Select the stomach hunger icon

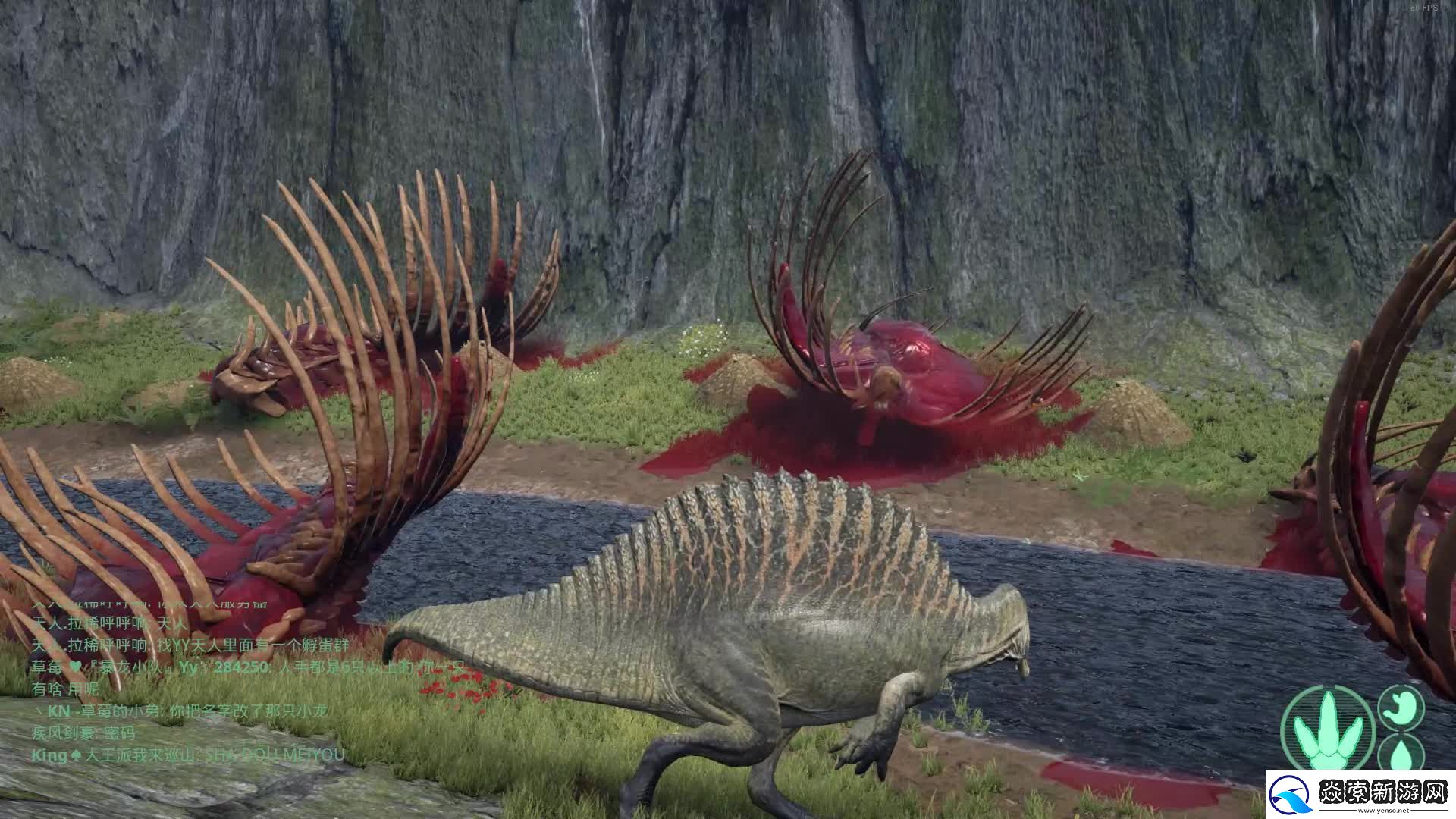click(x=1401, y=708)
